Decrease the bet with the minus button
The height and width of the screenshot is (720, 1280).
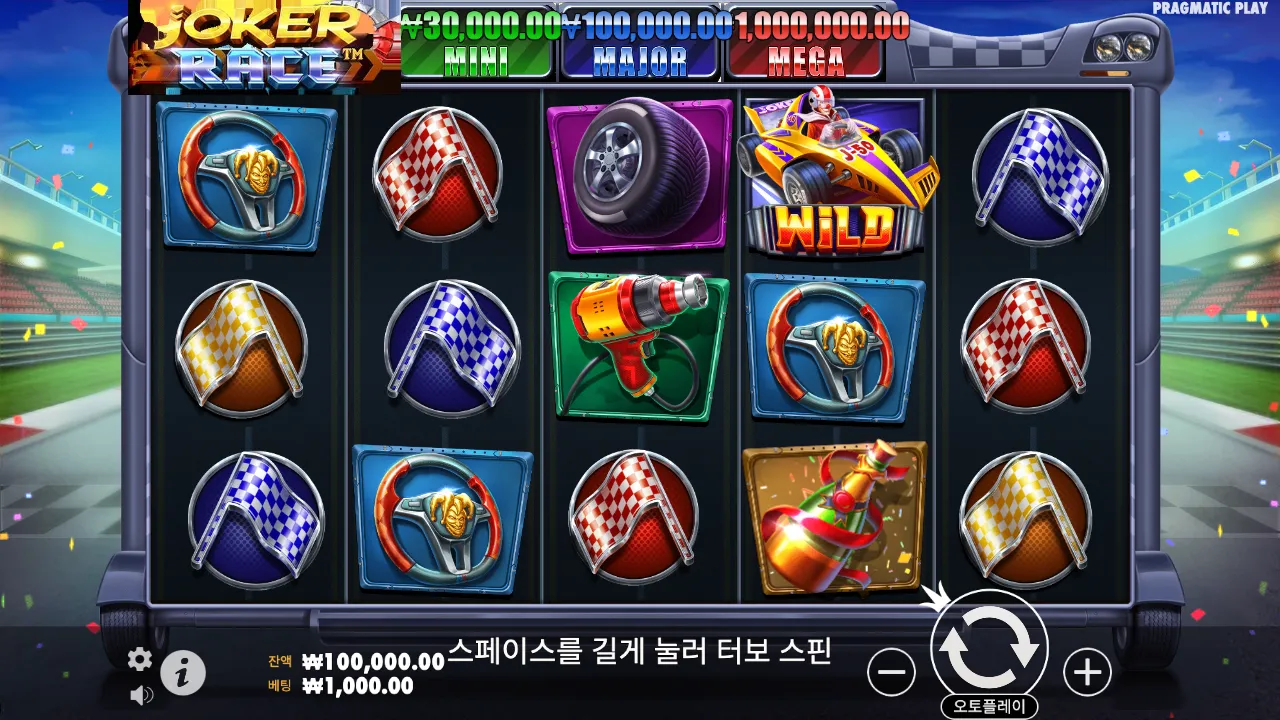(888, 670)
